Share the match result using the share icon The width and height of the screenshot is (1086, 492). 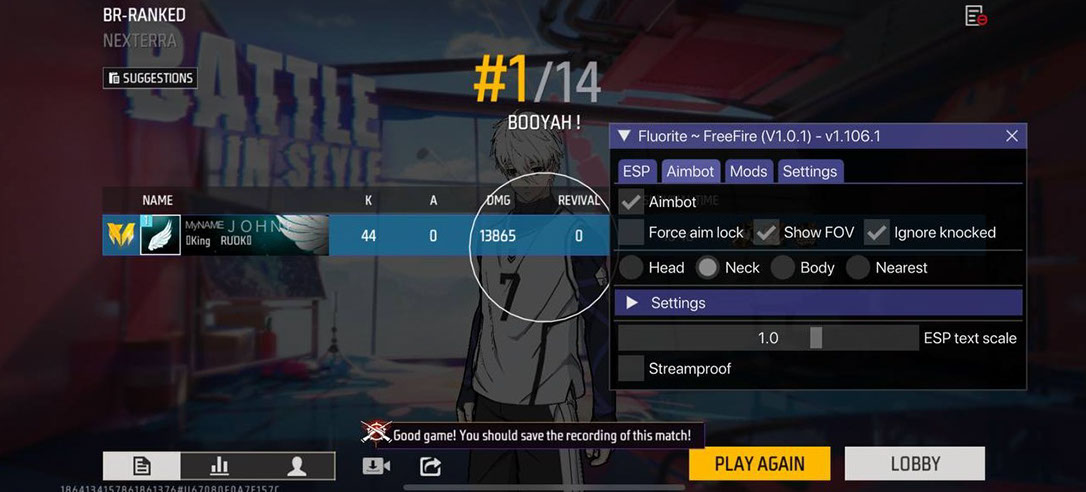click(x=430, y=466)
